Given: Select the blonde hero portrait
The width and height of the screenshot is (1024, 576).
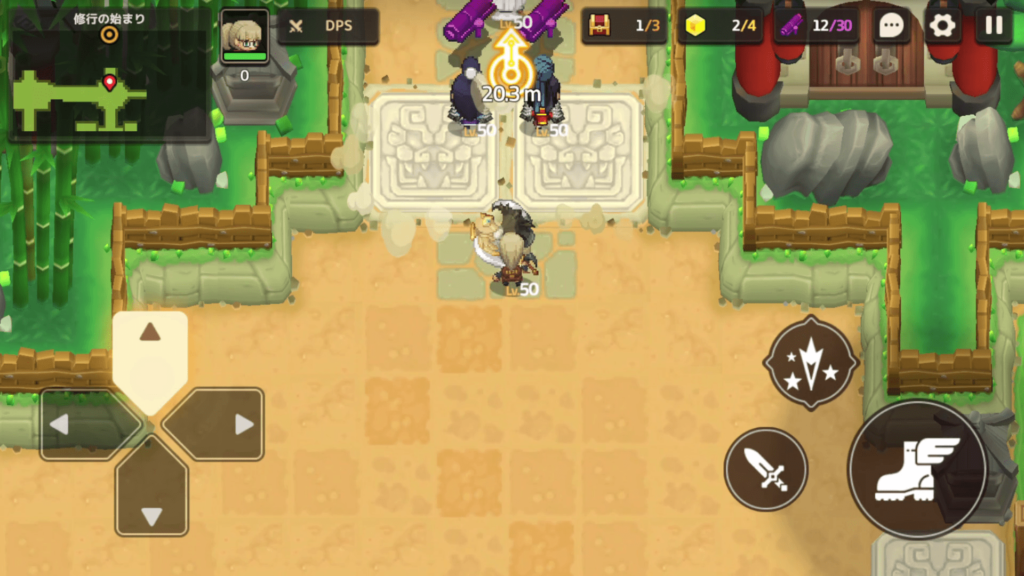Looking at the screenshot, I should point(244,38).
